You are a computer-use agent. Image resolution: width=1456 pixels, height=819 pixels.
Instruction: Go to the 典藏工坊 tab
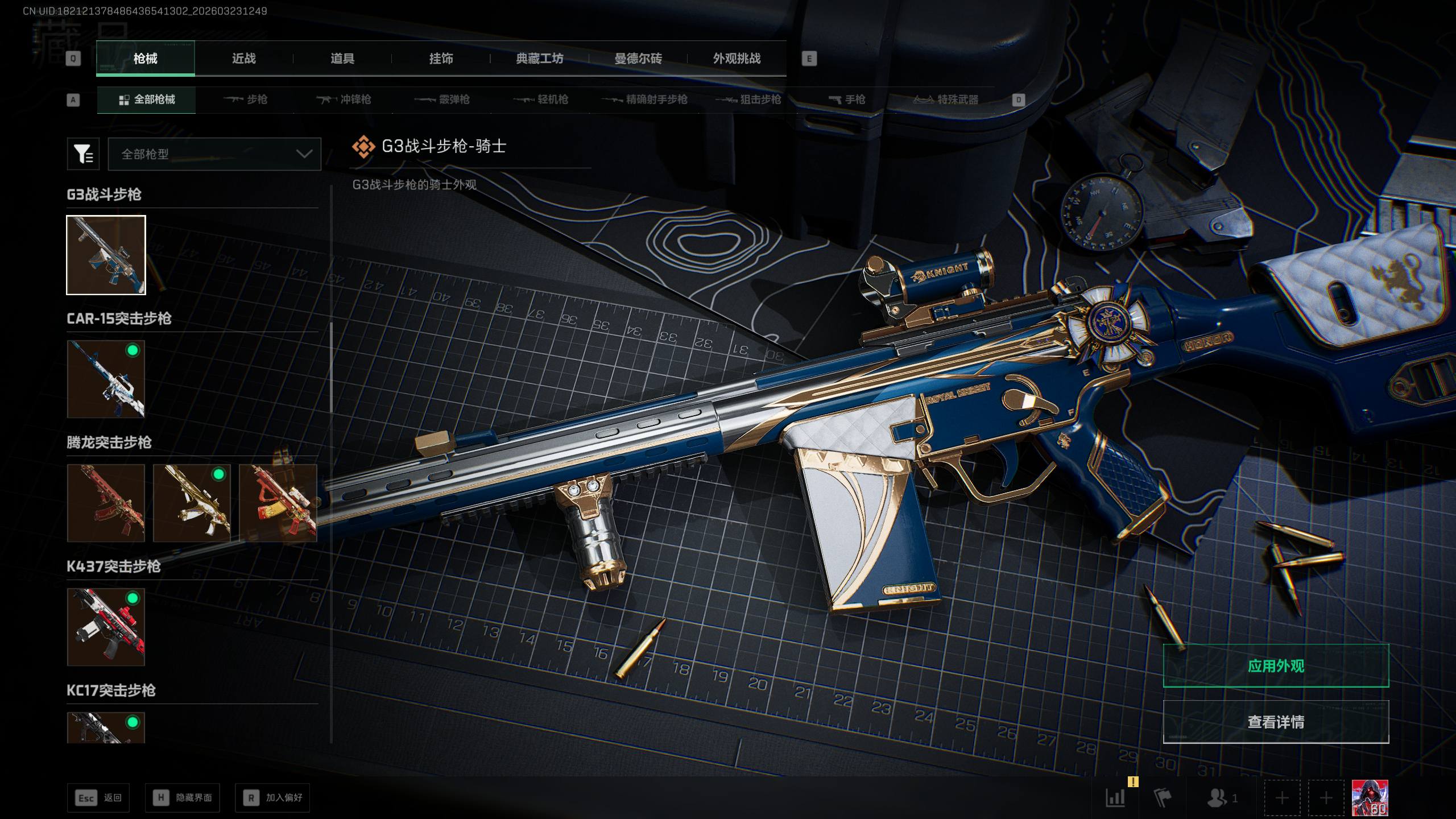coord(539,59)
